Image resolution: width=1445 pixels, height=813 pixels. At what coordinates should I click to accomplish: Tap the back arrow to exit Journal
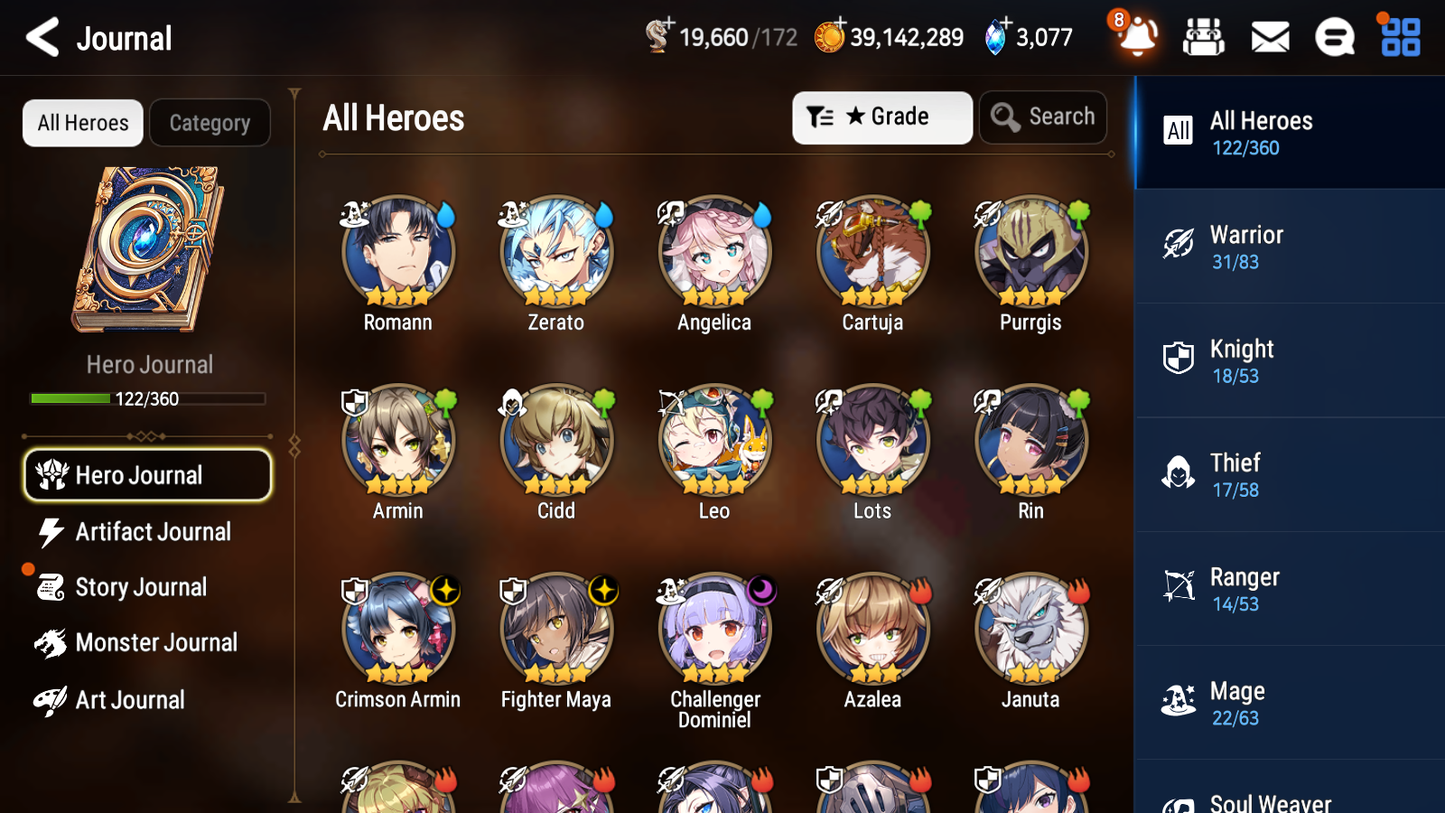pyautogui.click(x=43, y=36)
